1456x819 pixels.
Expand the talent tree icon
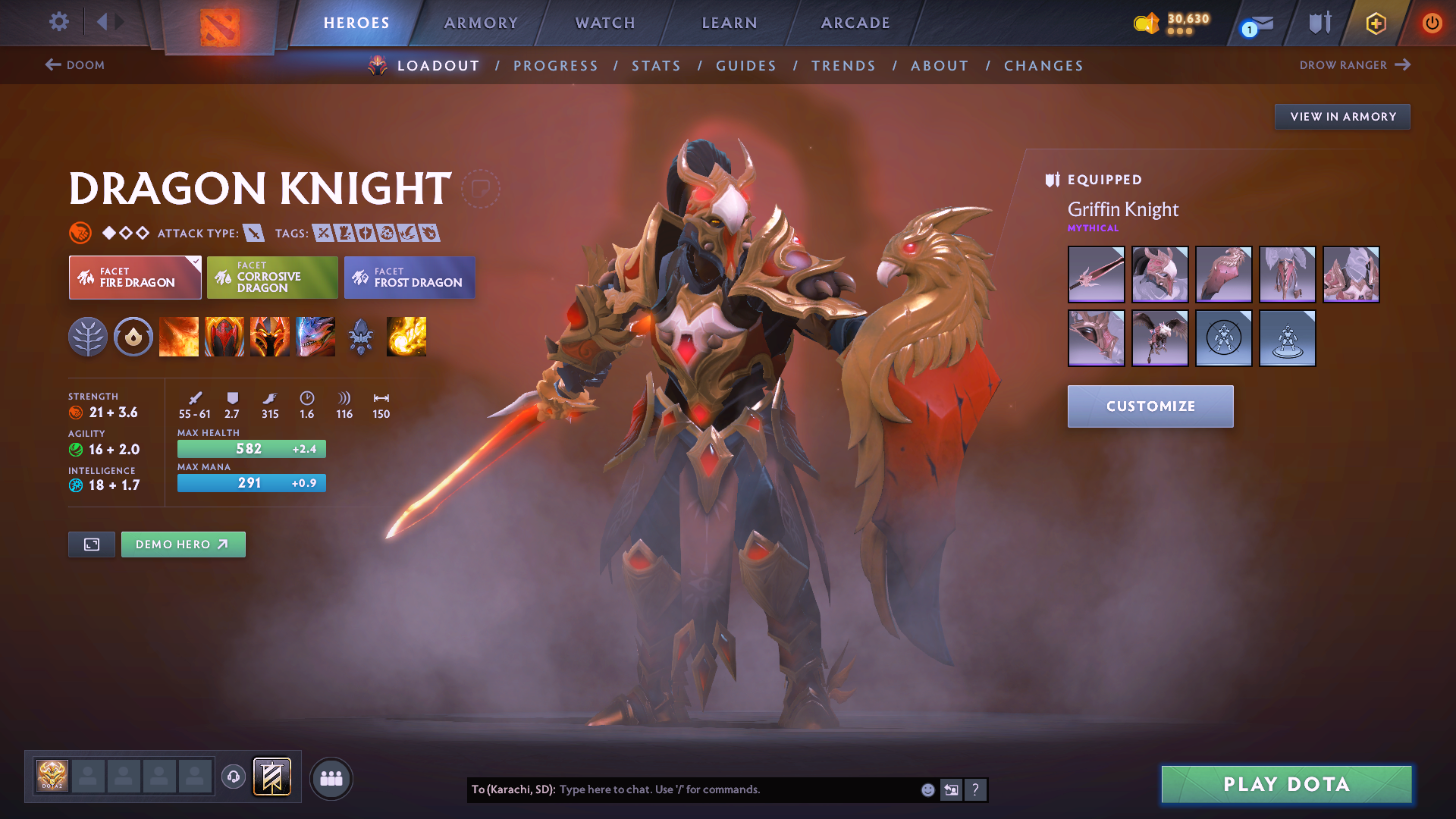(x=88, y=337)
